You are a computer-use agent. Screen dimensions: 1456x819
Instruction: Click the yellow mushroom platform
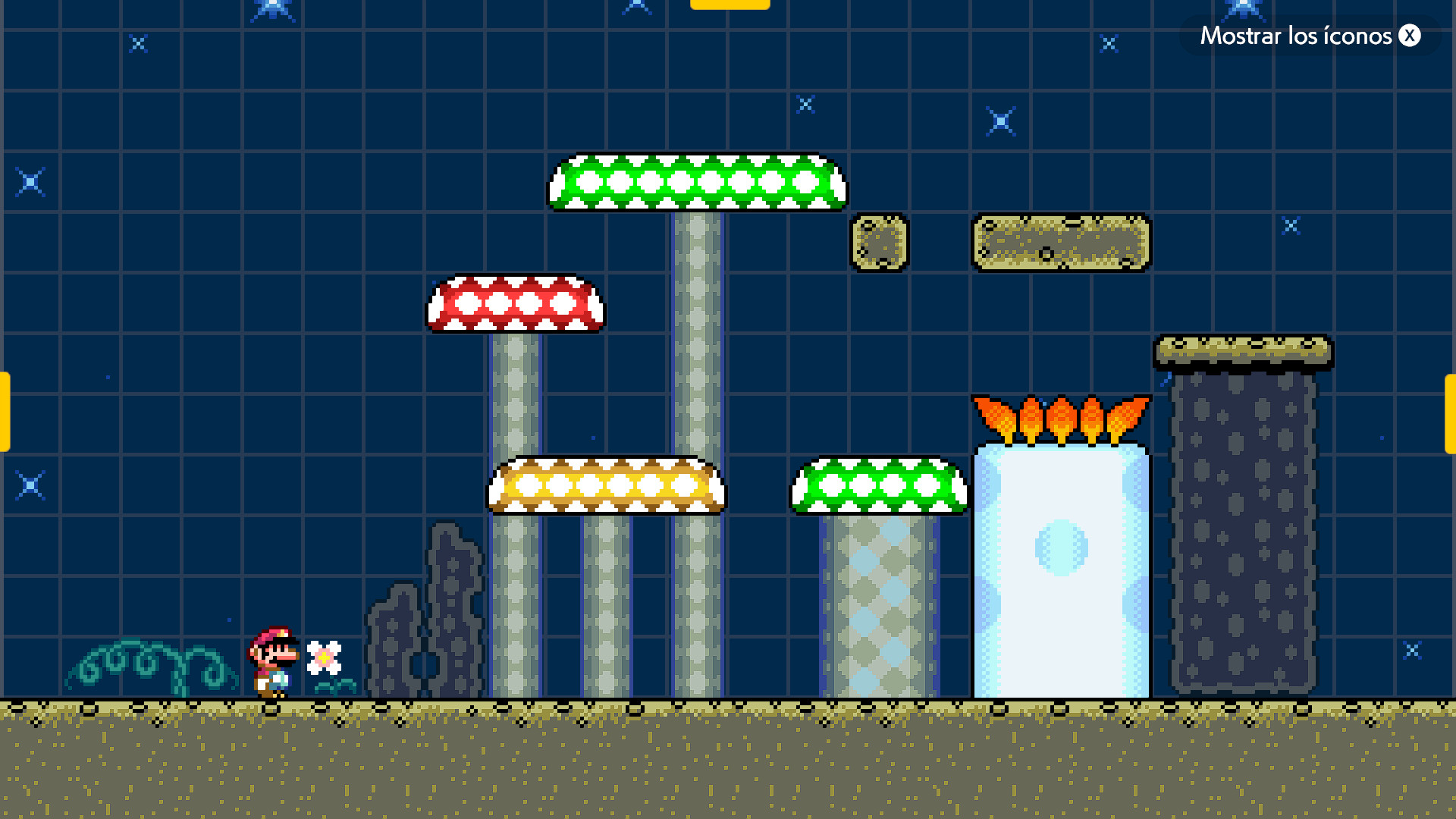point(607,485)
